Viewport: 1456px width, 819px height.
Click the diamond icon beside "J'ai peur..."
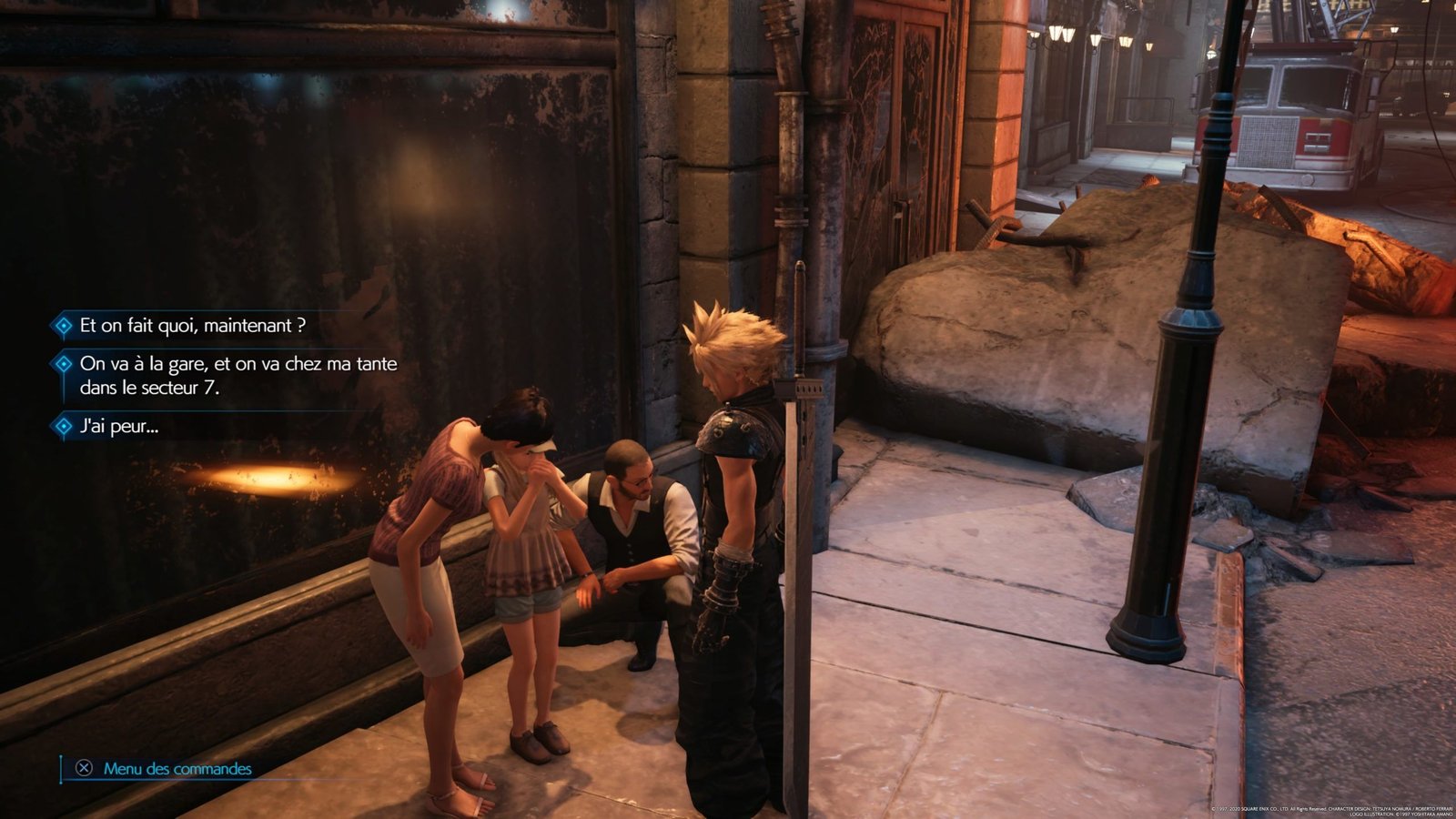tap(62, 425)
